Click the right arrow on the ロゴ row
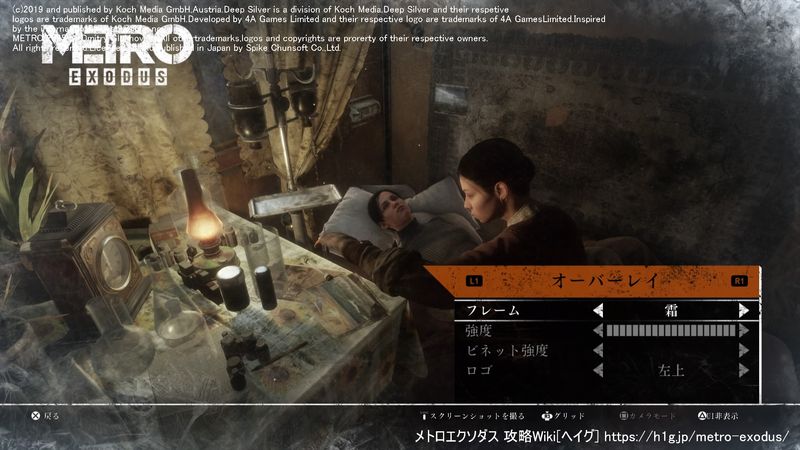 [743, 371]
